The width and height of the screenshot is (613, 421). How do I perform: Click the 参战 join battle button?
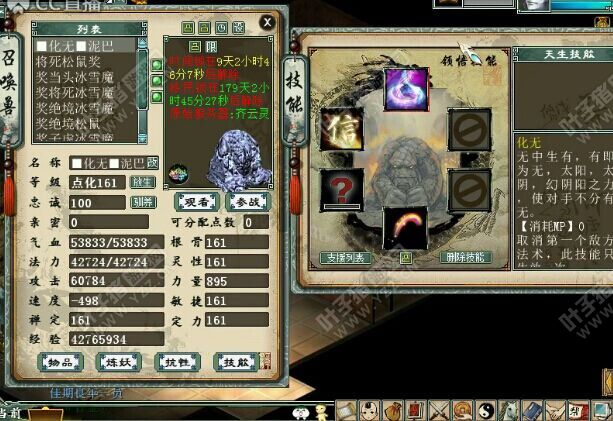[x=248, y=201]
